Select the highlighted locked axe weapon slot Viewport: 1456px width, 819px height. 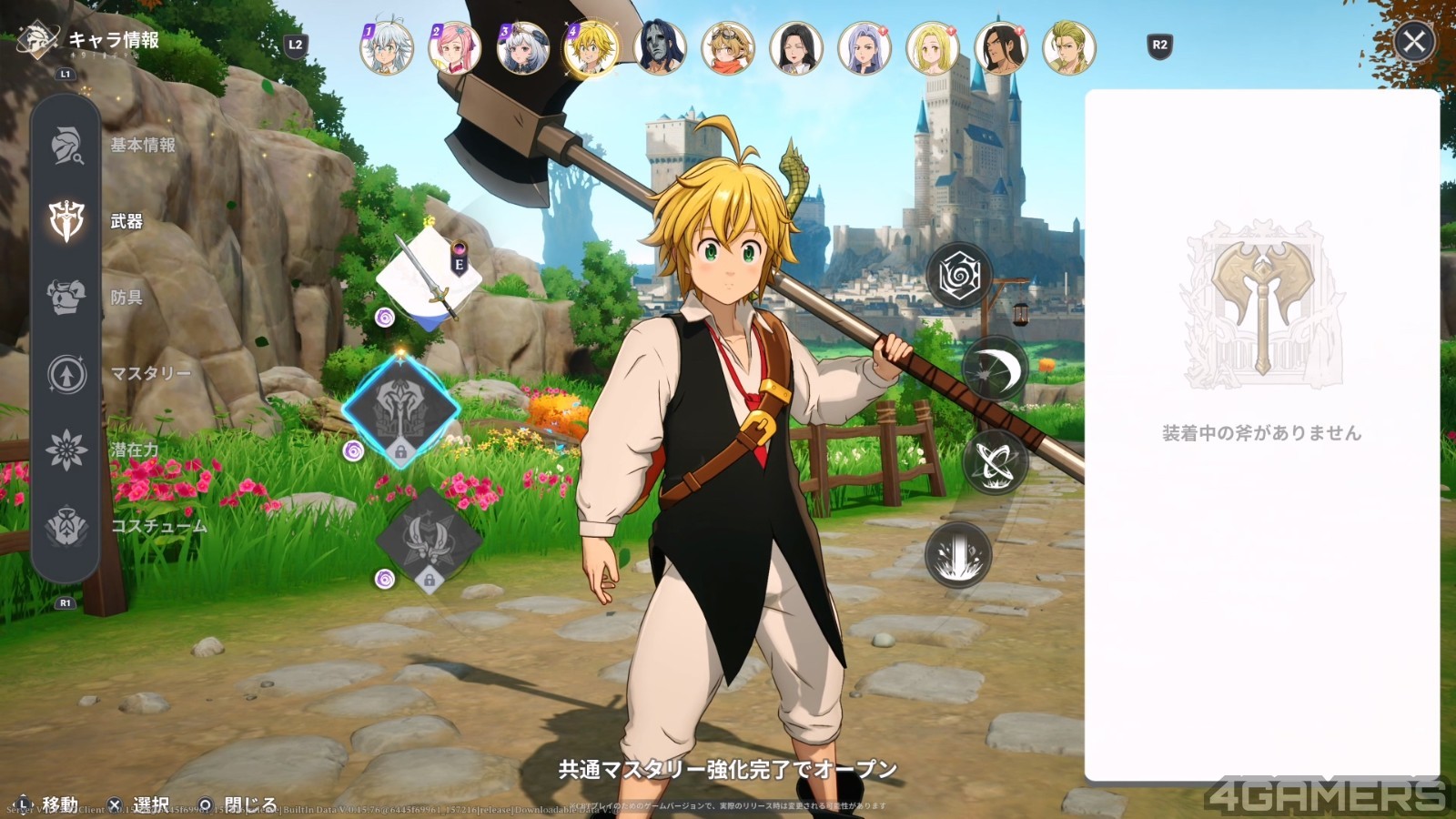(x=401, y=410)
